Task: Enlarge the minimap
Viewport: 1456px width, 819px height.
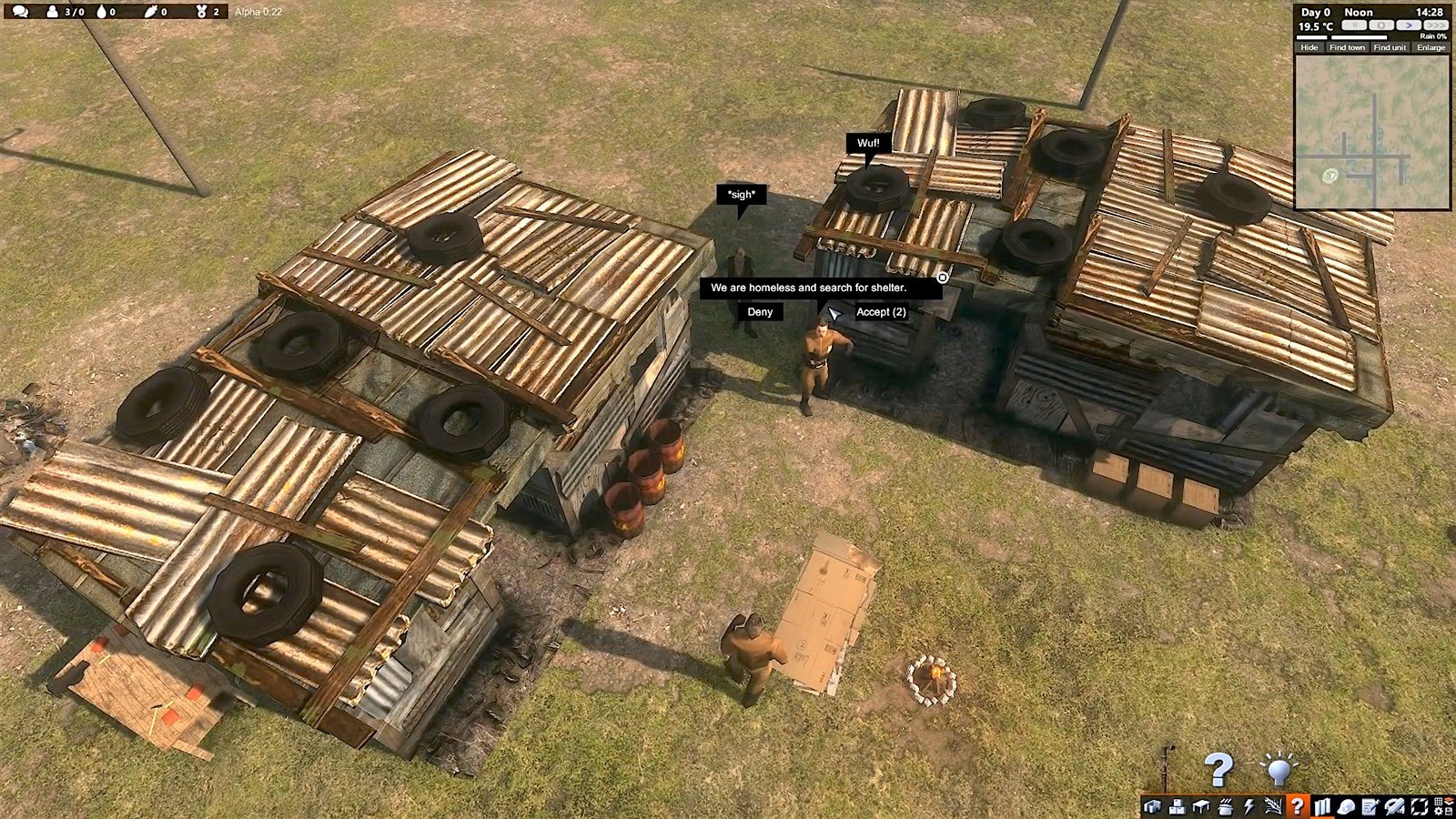Action: (1431, 47)
